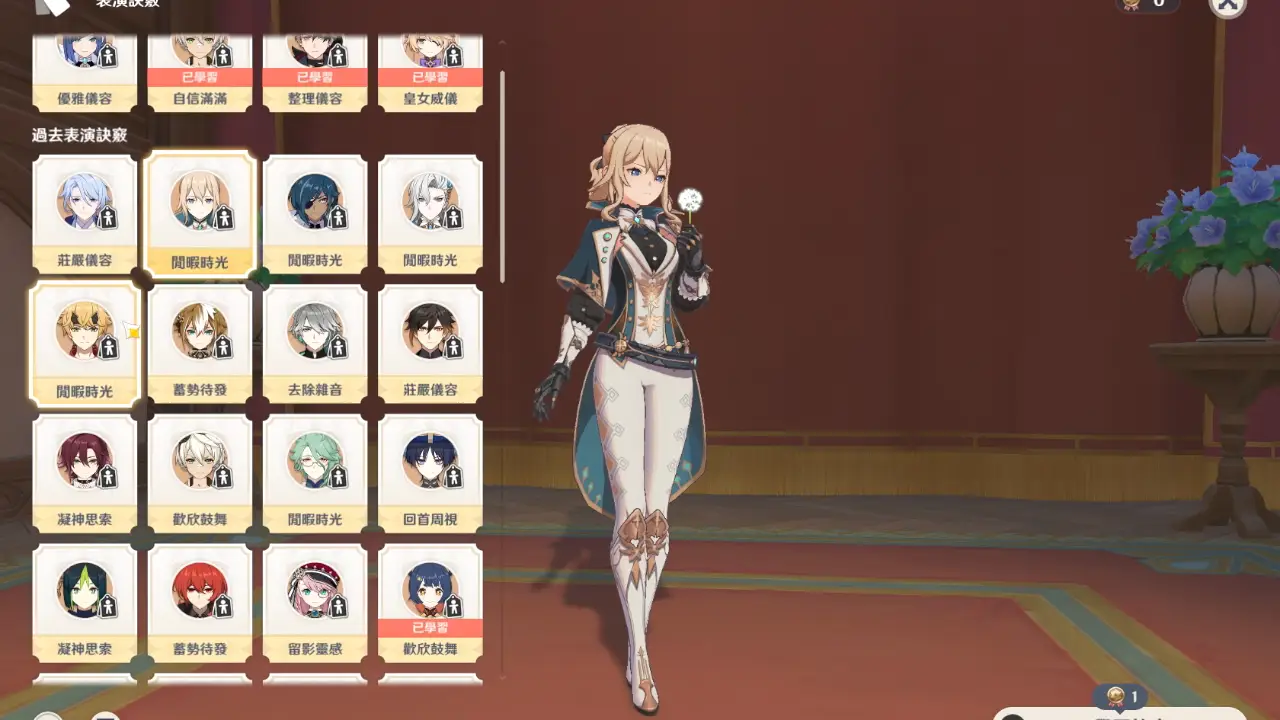Select the 優雅儀容 pose tile
Image resolution: width=1280 pixels, height=720 pixels.
[85, 70]
